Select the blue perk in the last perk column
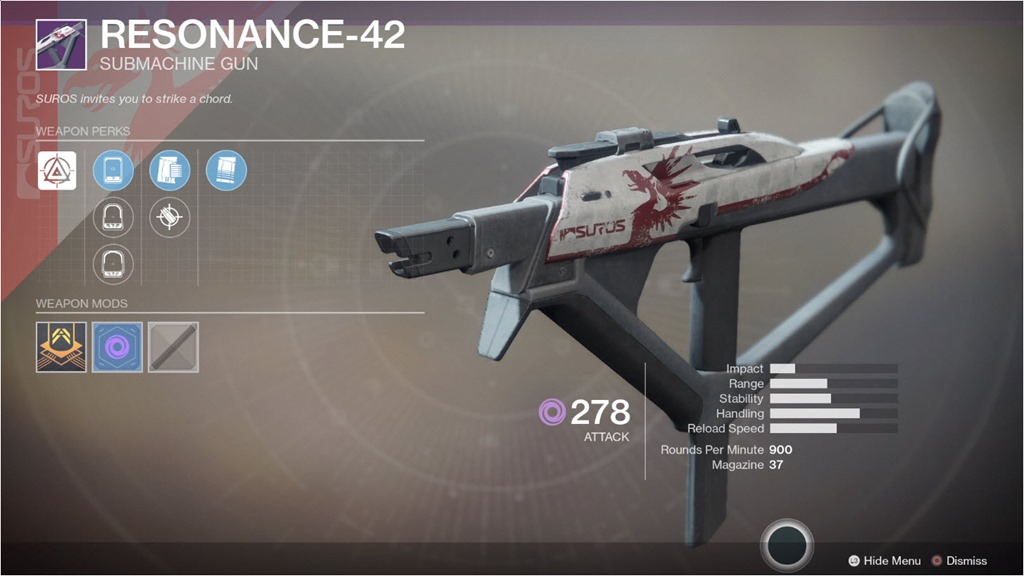The image size is (1024, 576). (226, 171)
